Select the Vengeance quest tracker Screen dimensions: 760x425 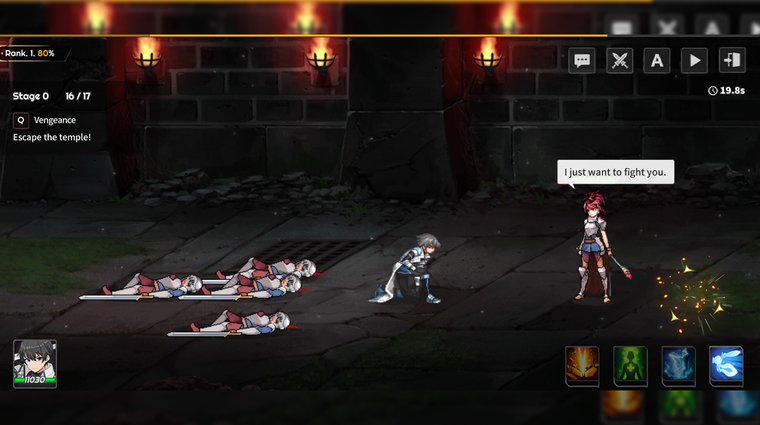point(55,119)
